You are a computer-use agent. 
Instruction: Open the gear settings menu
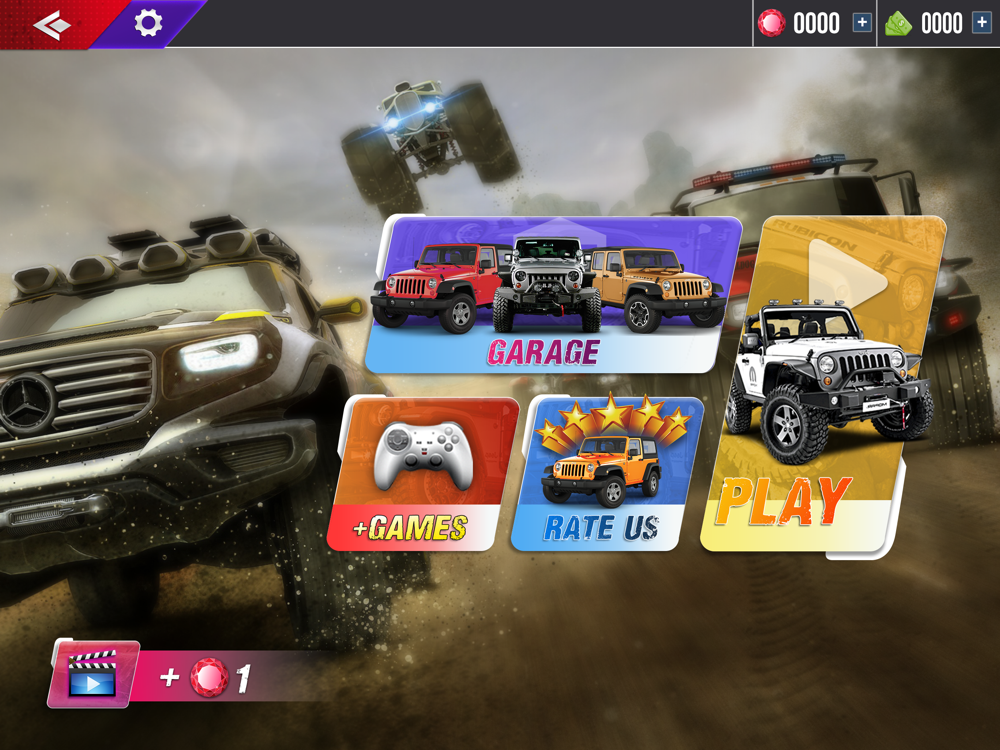(x=148, y=23)
